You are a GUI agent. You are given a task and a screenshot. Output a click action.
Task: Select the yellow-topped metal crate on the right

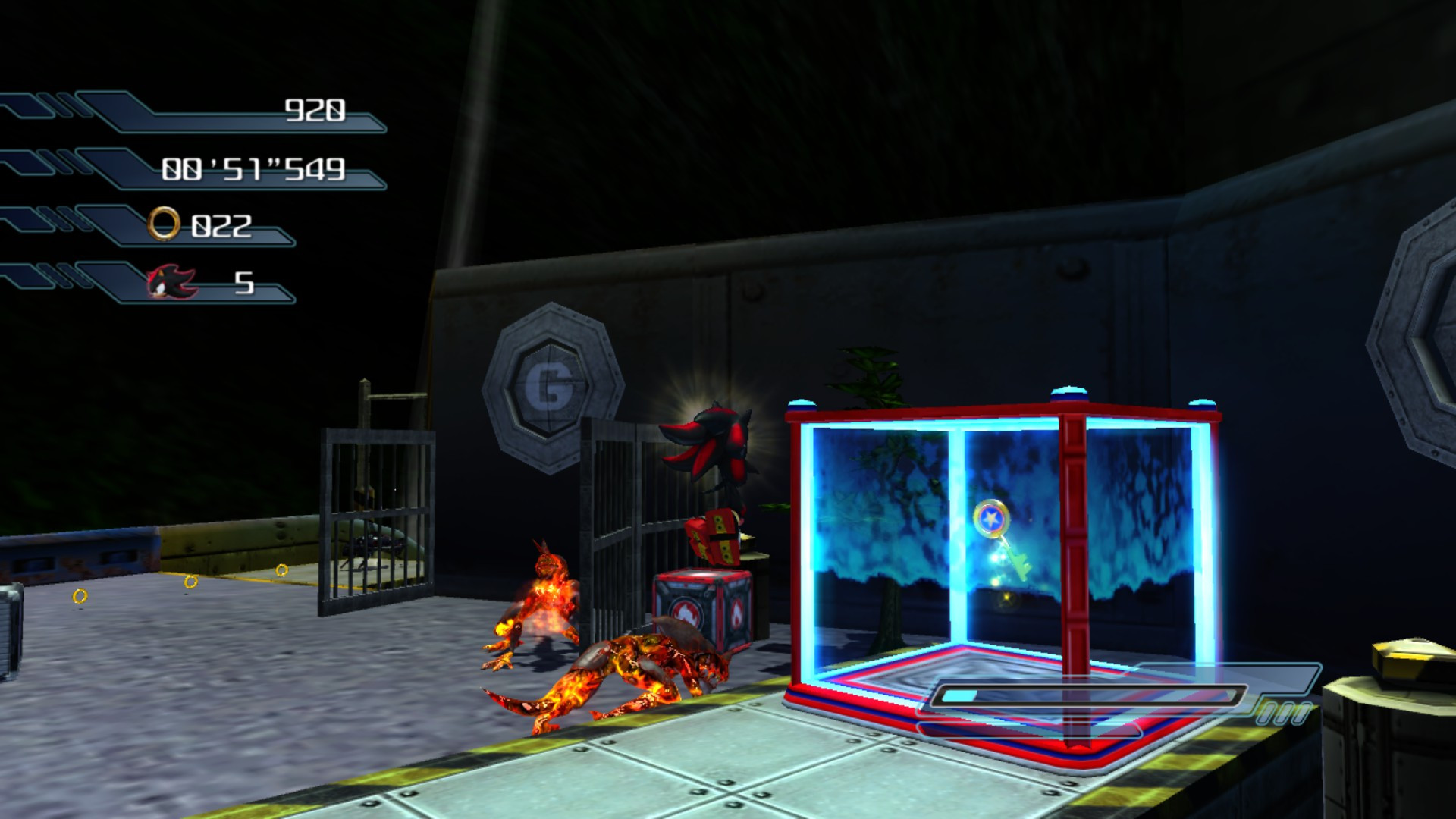tap(1398, 698)
